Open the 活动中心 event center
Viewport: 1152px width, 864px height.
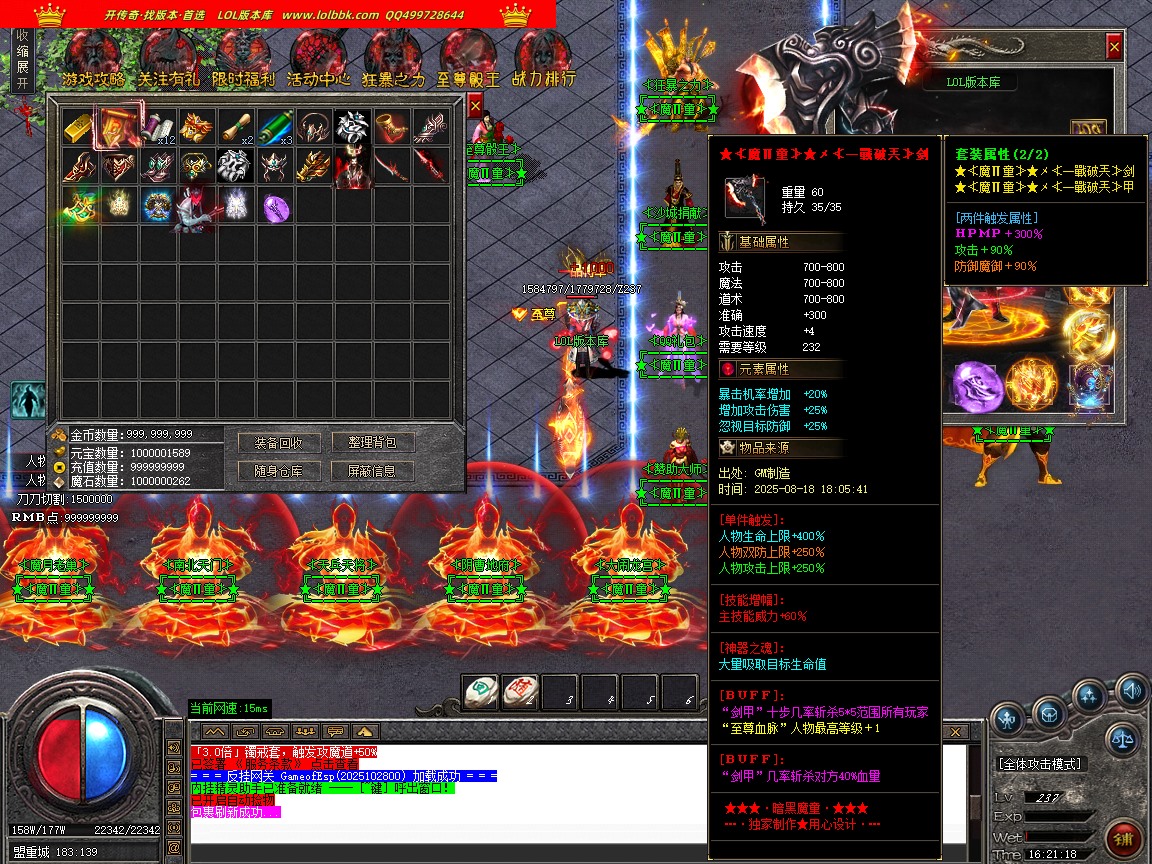point(318,60)
